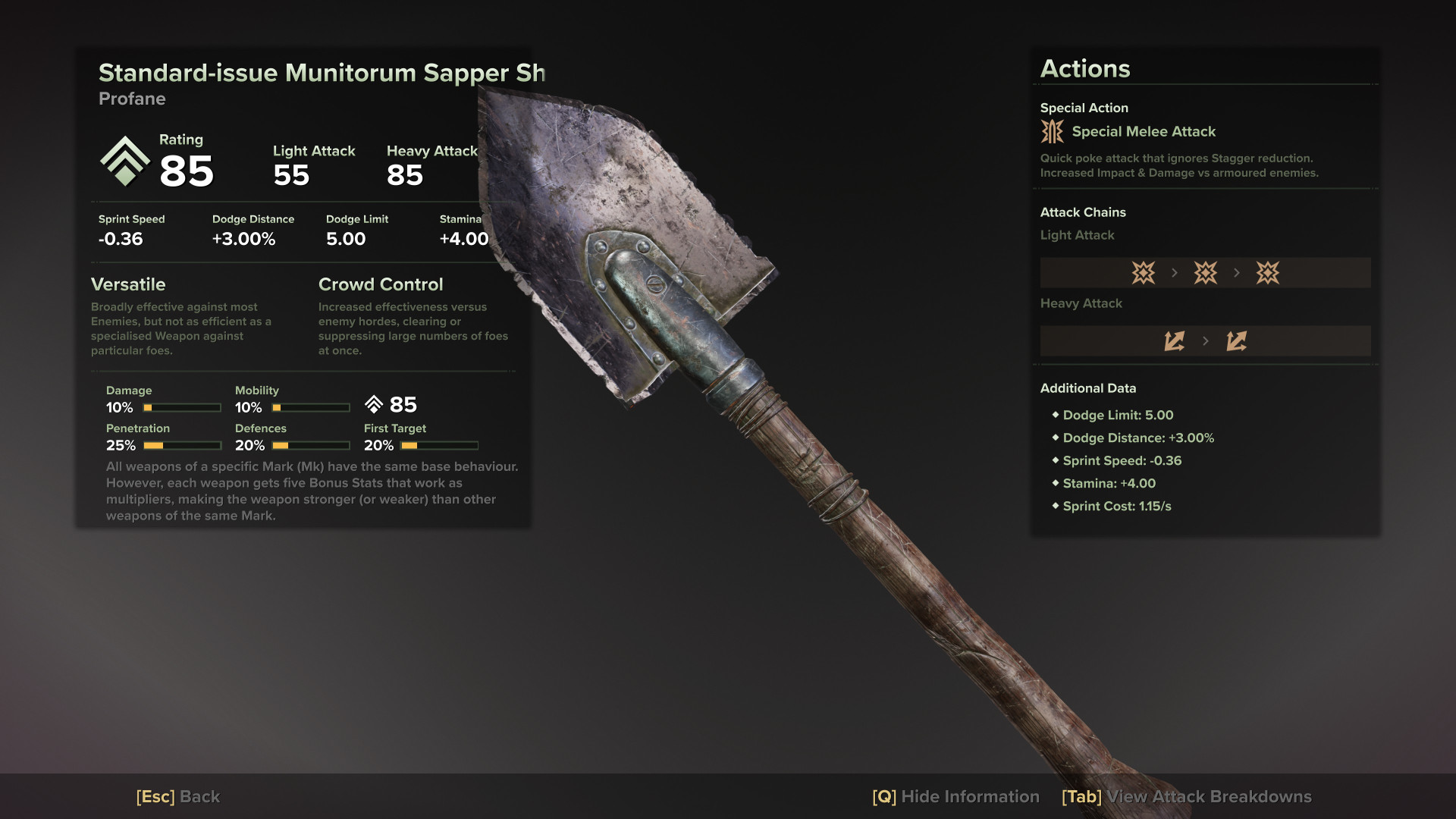Select the third Light Attack chain icon

pyautogui.click(x=1269, y=272)
